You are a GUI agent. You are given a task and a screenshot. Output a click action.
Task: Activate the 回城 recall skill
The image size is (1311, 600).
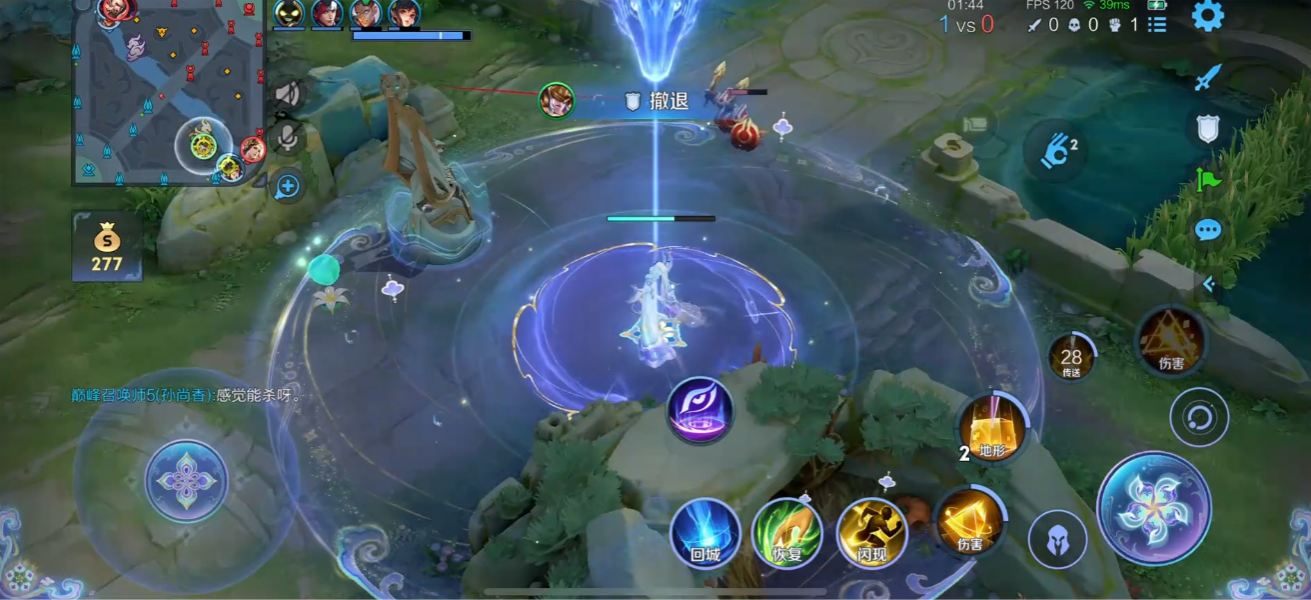(x=705, y=533)
